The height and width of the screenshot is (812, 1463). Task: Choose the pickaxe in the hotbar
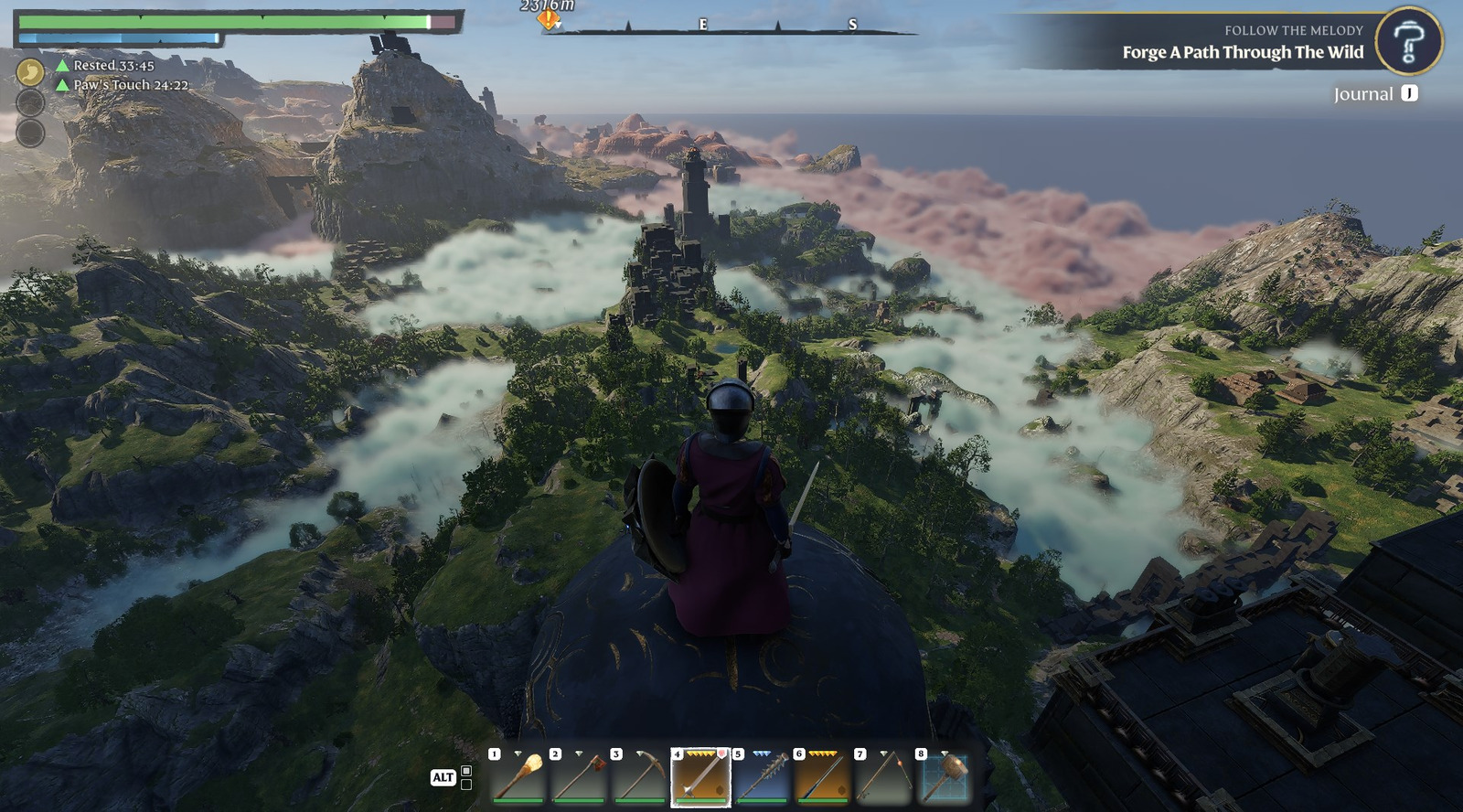640,777
